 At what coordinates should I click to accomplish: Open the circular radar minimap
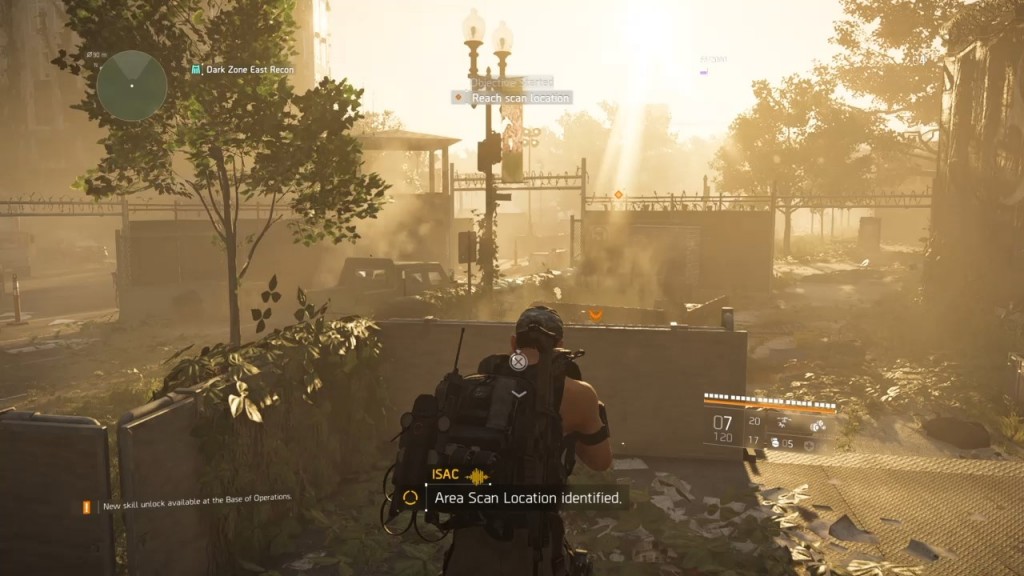(x=131, y=86)
